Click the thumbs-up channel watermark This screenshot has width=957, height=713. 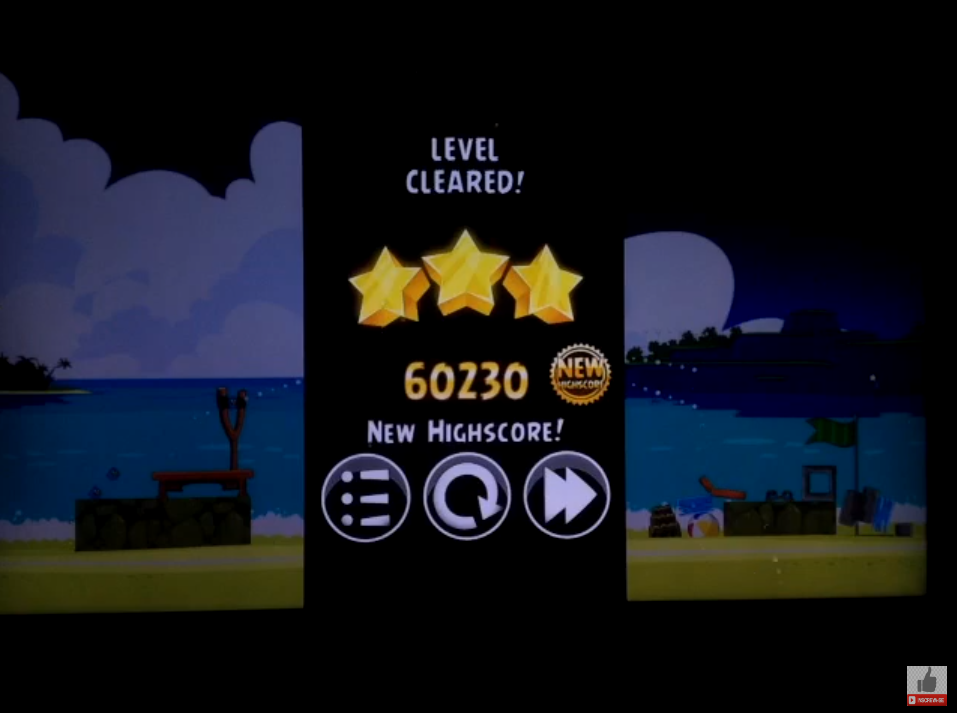pyautogui.click(x=926, y=685)
